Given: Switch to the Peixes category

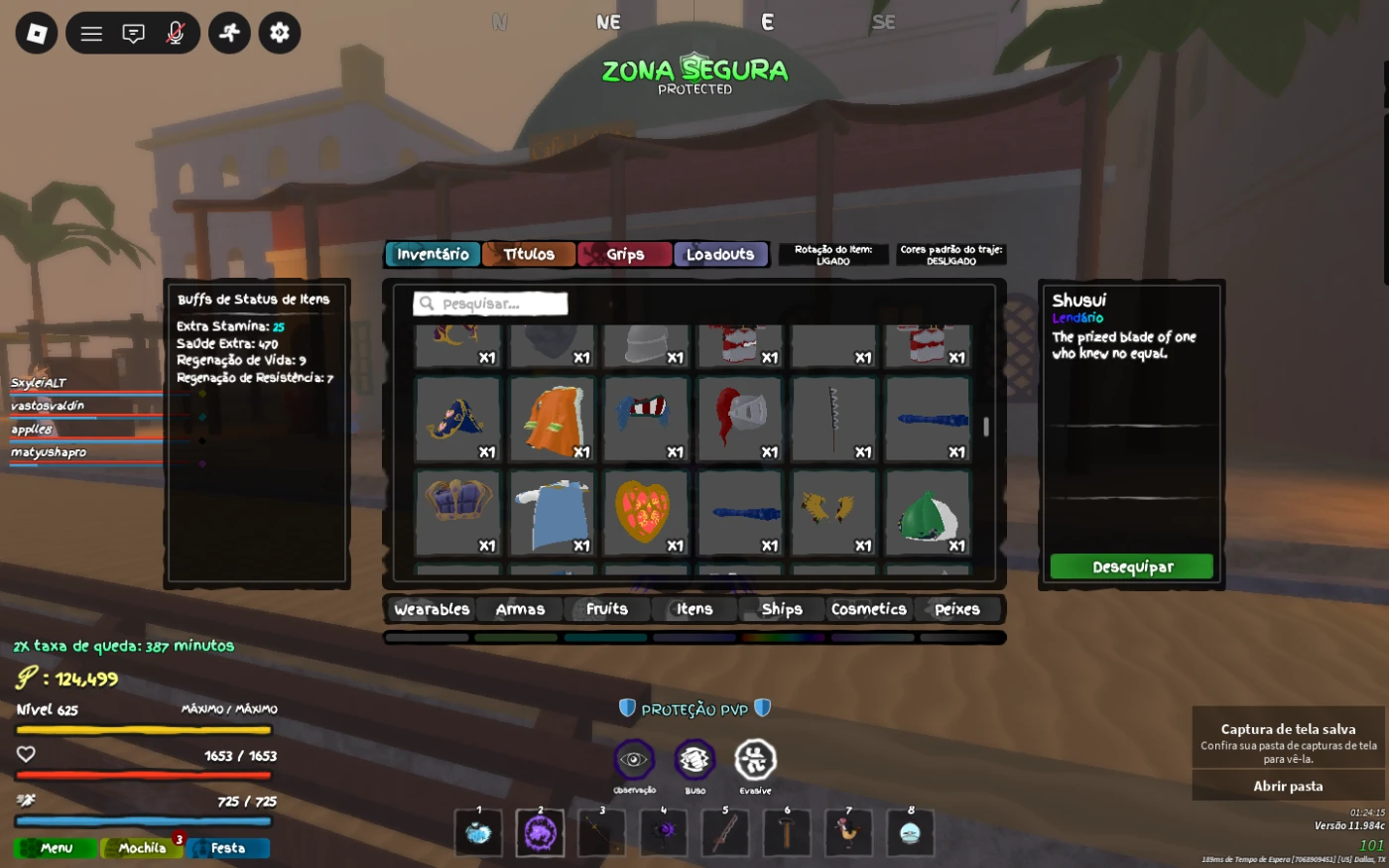Looking at the screenshot, I should click(x=956, y=609).
